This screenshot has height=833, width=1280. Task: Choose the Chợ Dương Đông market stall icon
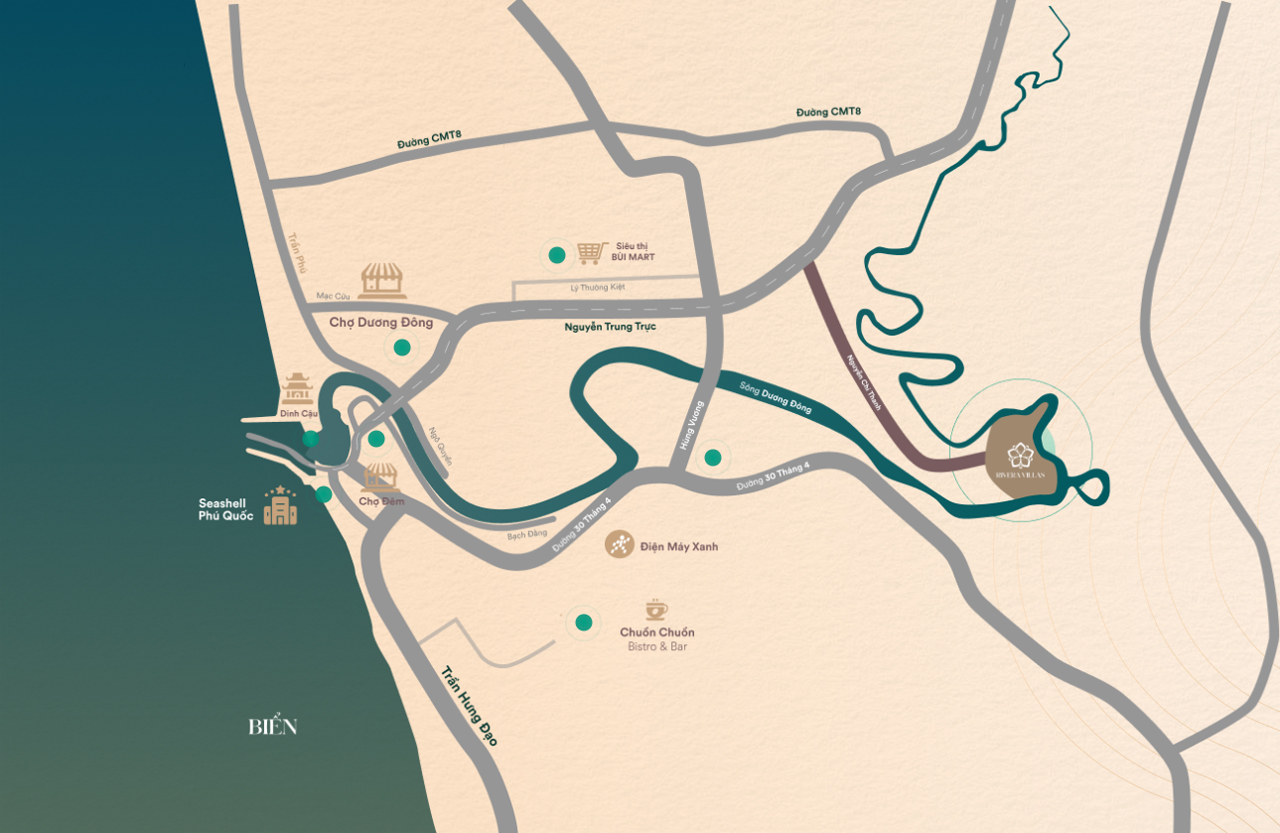pos(383,281)
